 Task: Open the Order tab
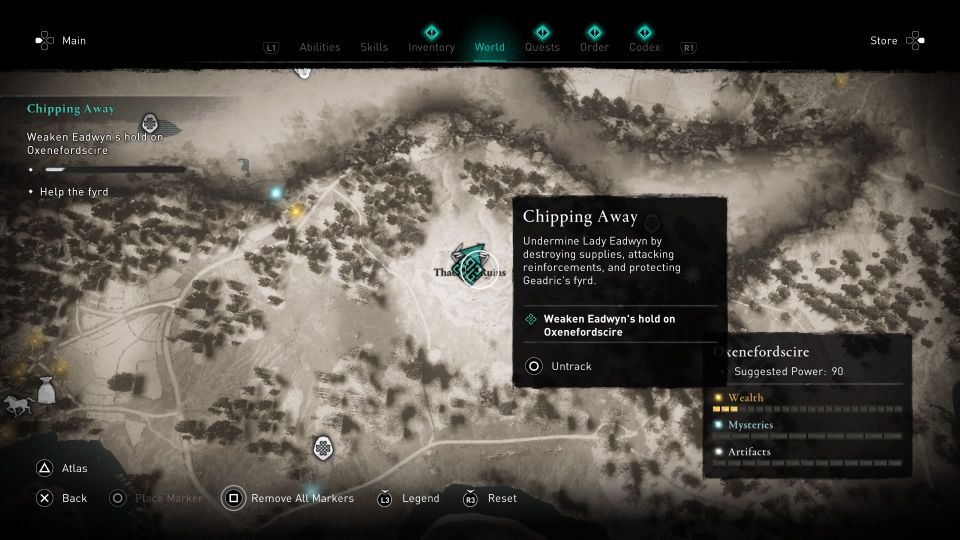[x=594, y=47]
